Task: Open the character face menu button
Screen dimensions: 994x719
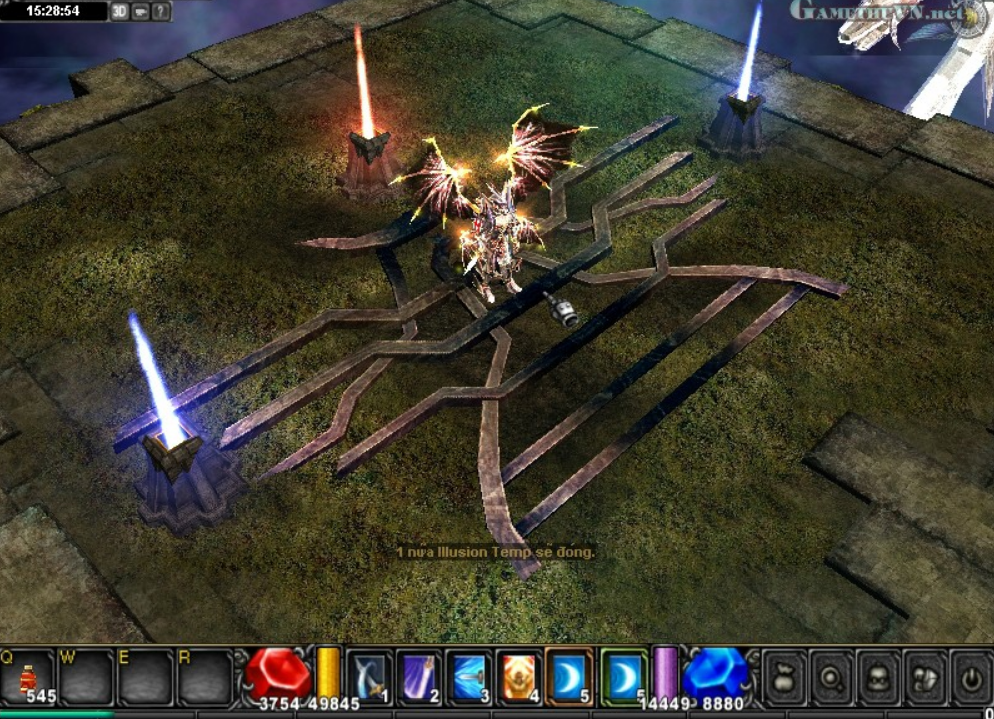Action: pos(879,678)
